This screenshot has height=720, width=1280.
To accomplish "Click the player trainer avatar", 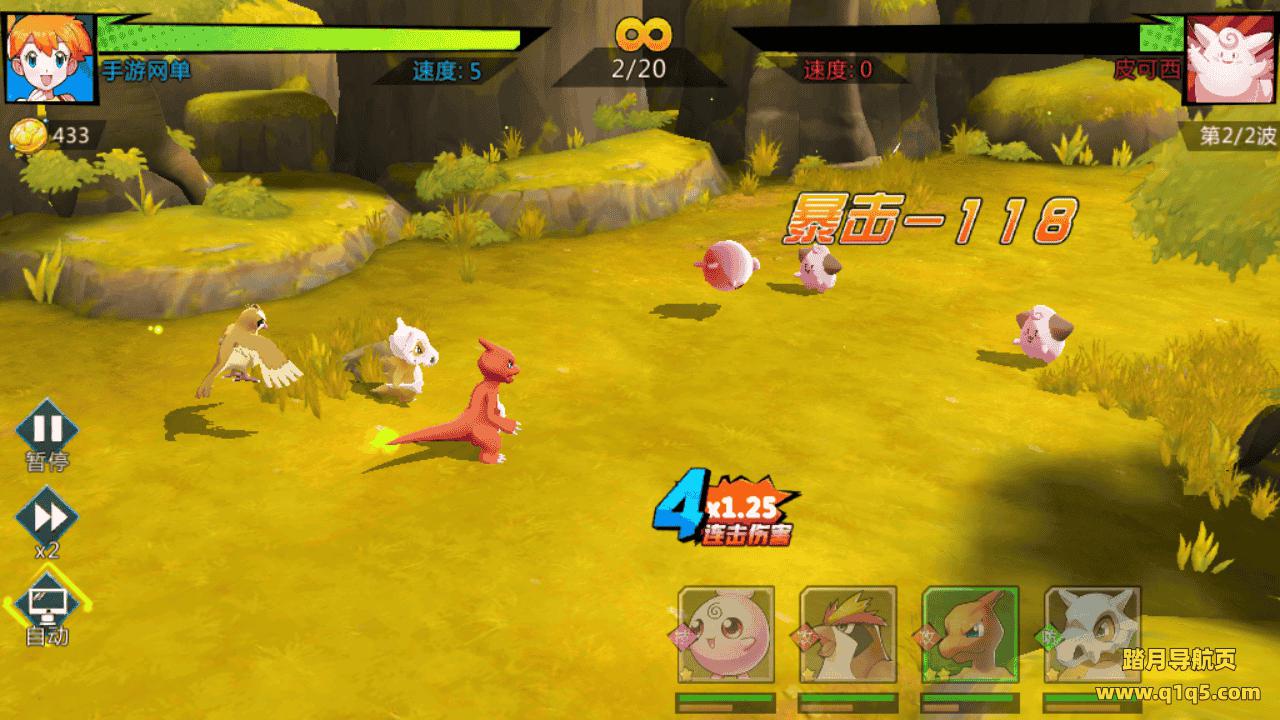I will tap(51, 57).
